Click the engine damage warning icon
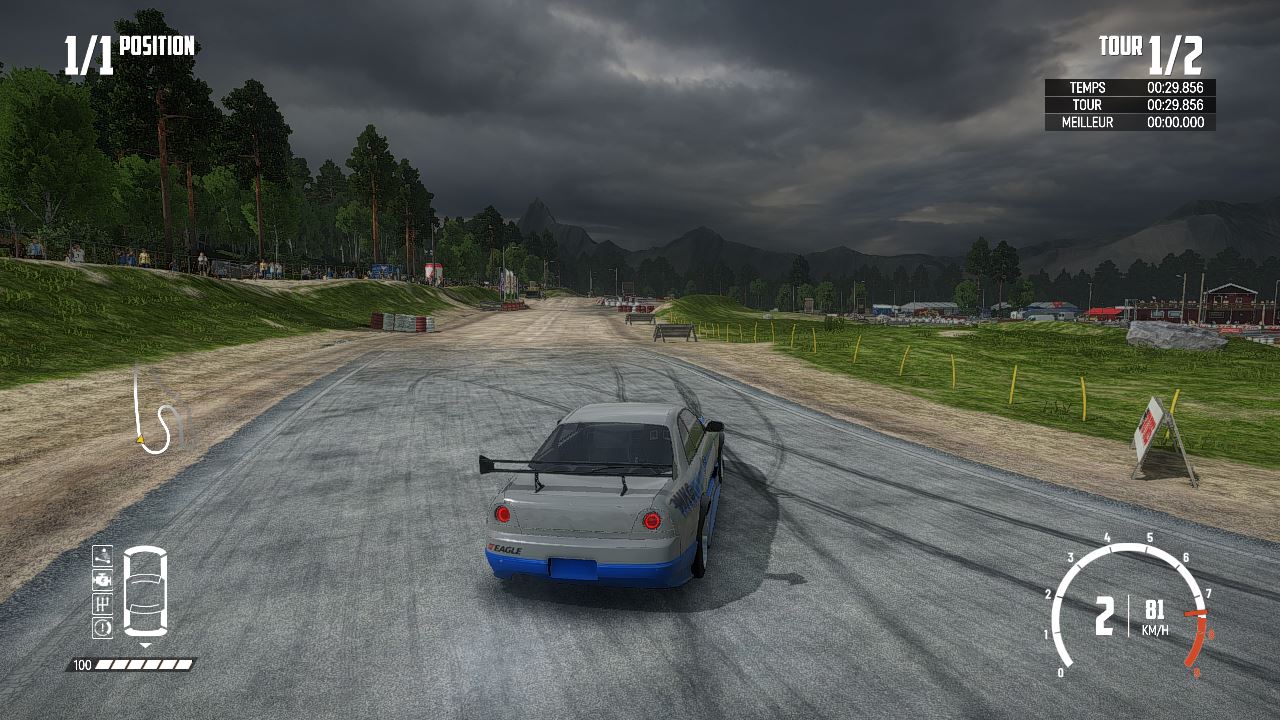The width and height of the screenshot is (1280, 720). (102, 581)
